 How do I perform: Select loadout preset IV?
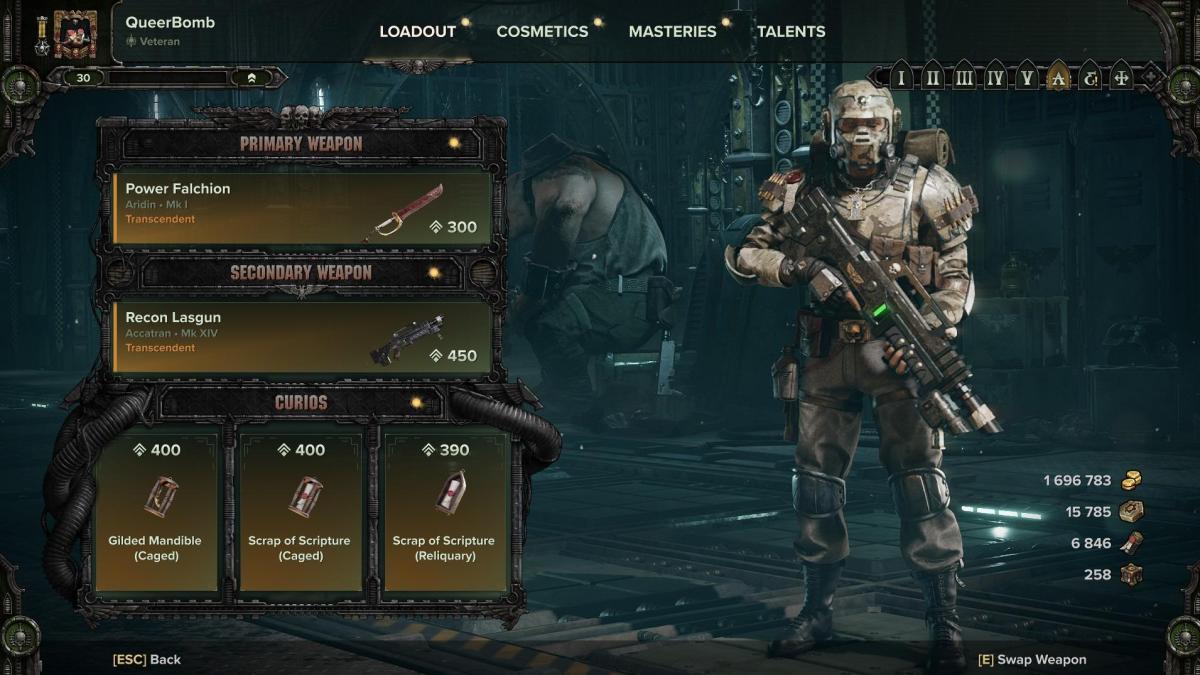point(995,77)
